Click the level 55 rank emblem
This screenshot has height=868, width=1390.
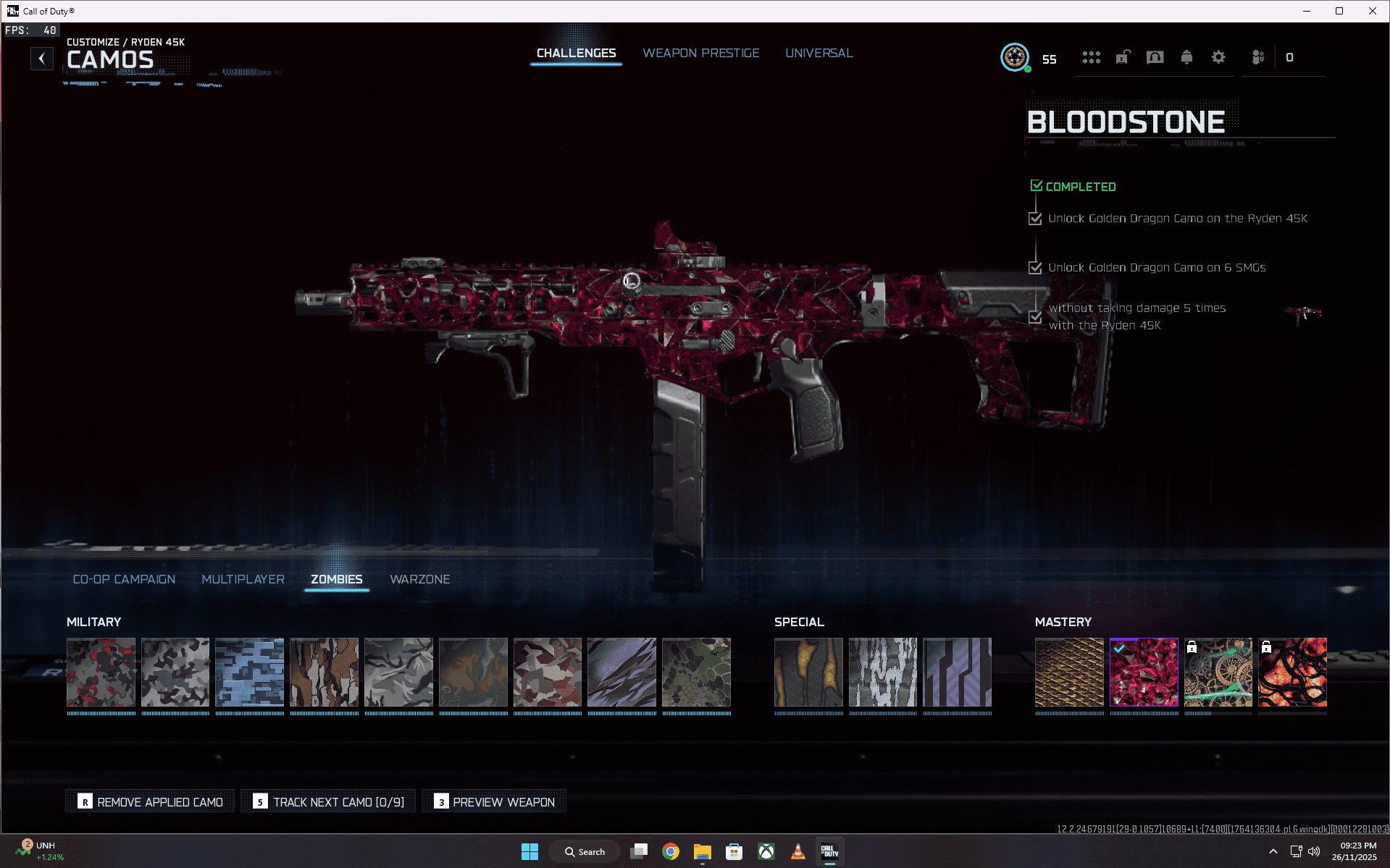pyautogui.click(x=1016, y=58)
